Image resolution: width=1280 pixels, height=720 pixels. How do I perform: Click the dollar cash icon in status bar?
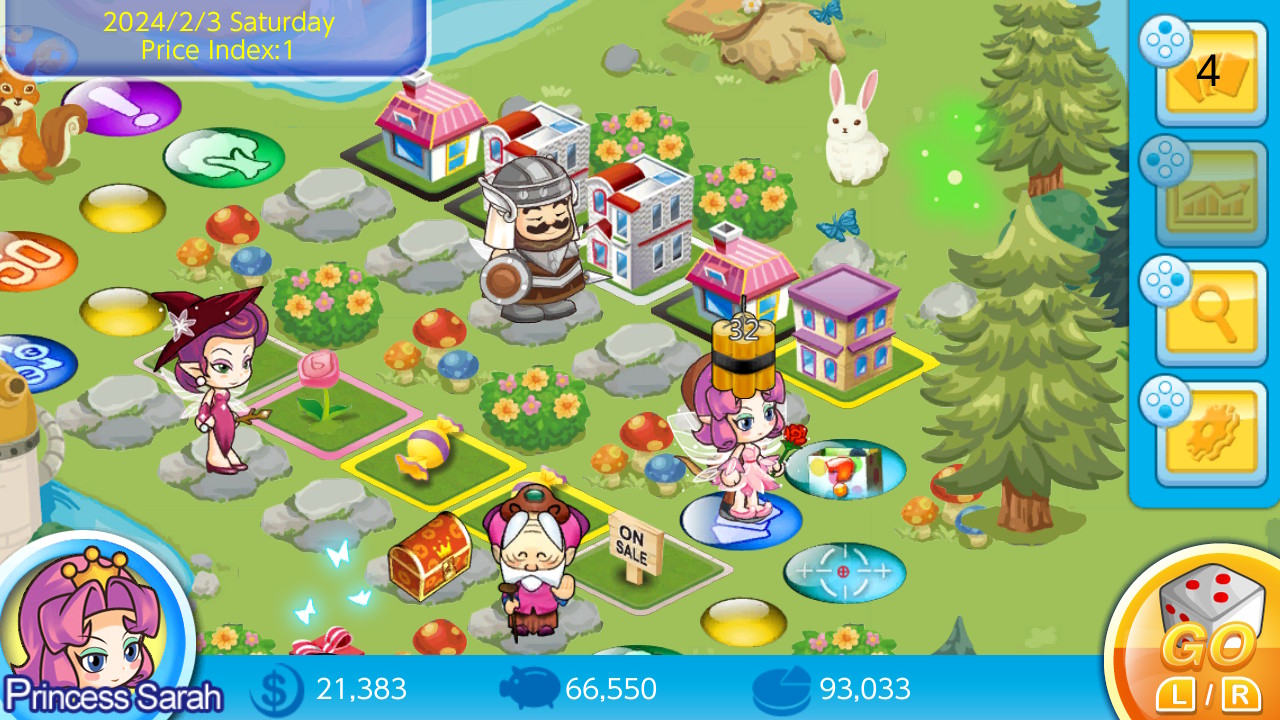pos(280,689)
